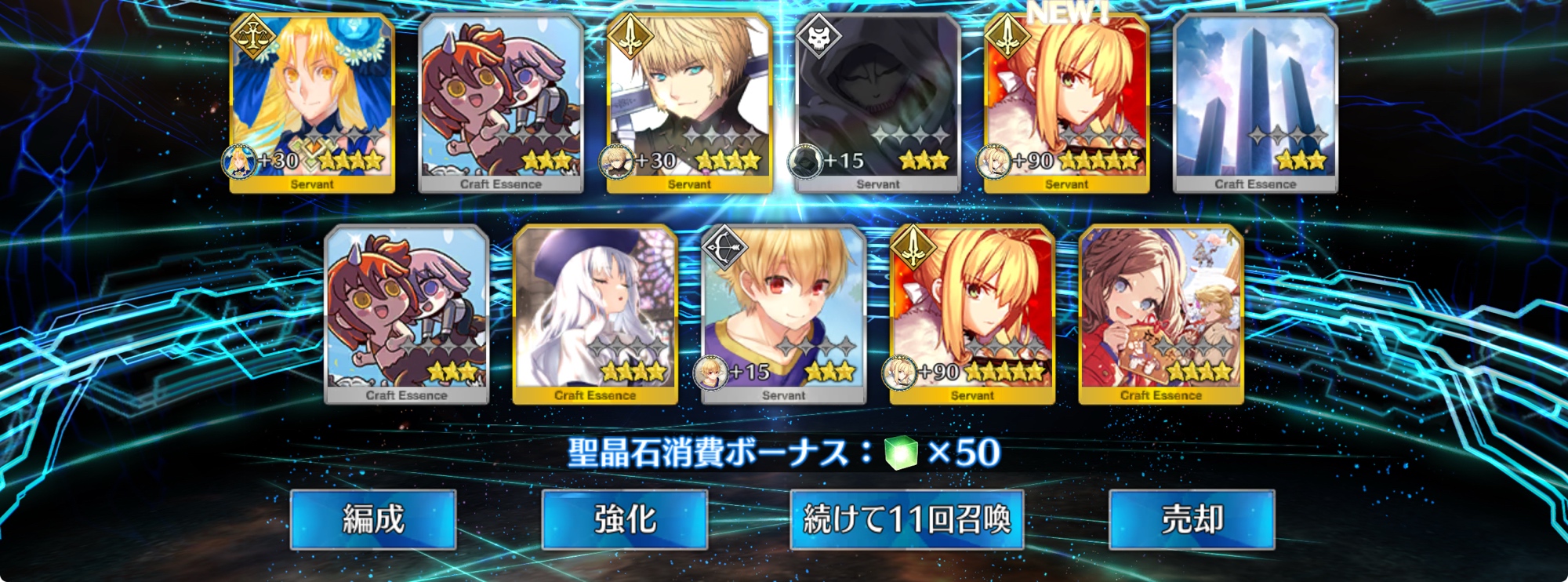The width and height of the screenshot is (1568, 582).
Task: Go to 強化 enhancement screen
Action: click(625, 519)
